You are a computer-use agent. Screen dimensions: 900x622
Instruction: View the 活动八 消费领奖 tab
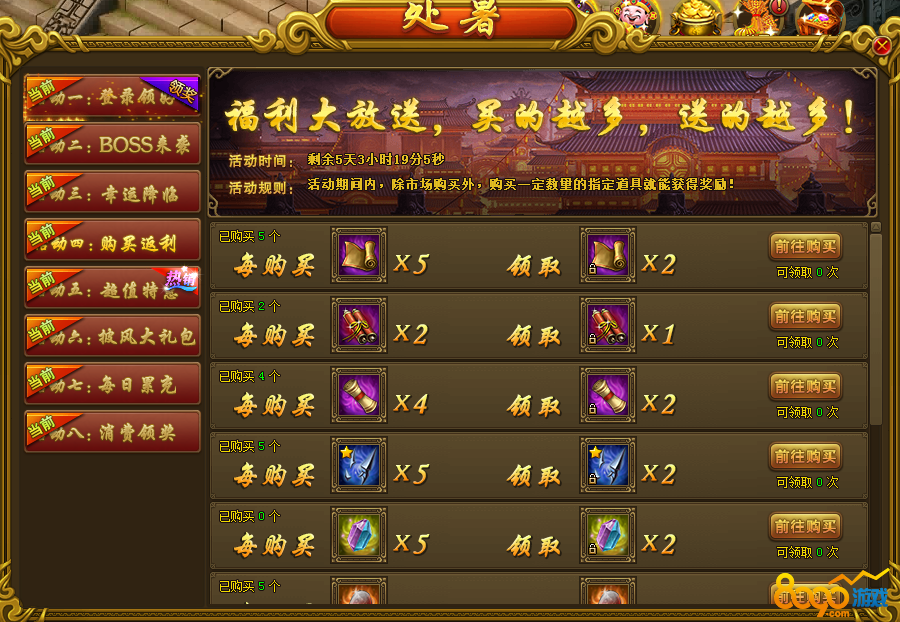(x=112, y=431)
